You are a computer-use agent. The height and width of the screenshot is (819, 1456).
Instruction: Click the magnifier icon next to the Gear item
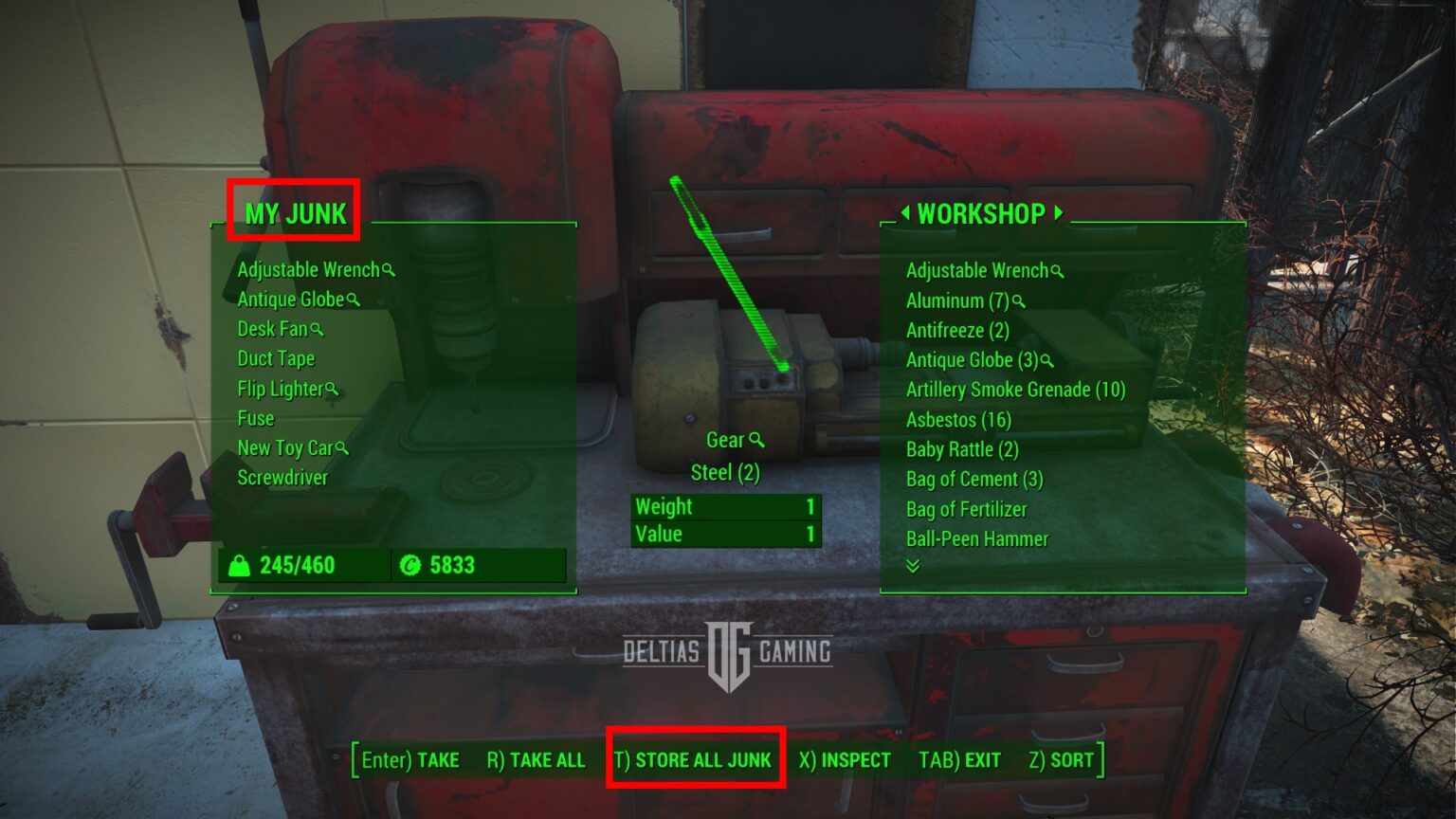coord(755,440)
